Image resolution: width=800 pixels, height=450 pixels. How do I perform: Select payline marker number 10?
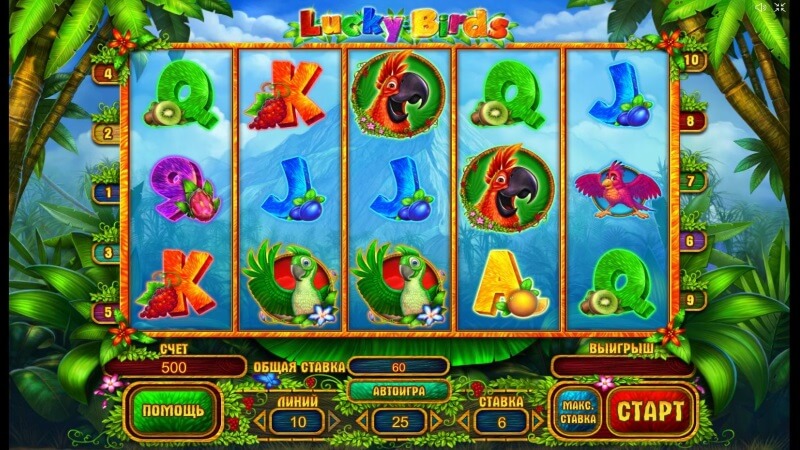[x=691, y=60]
